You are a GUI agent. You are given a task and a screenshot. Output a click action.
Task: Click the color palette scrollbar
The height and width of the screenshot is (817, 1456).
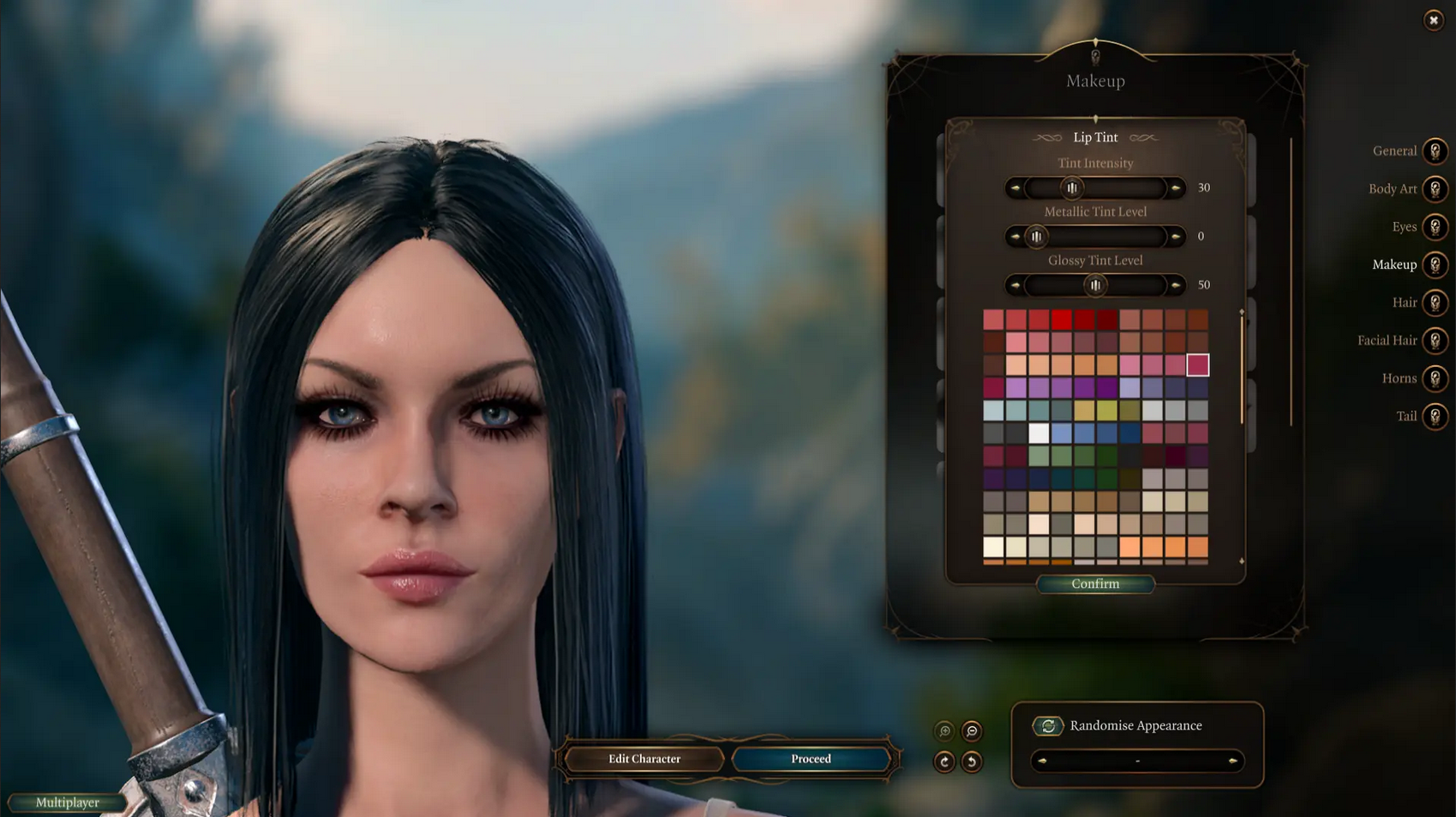pyautogui.click(x=1243, y=369)
